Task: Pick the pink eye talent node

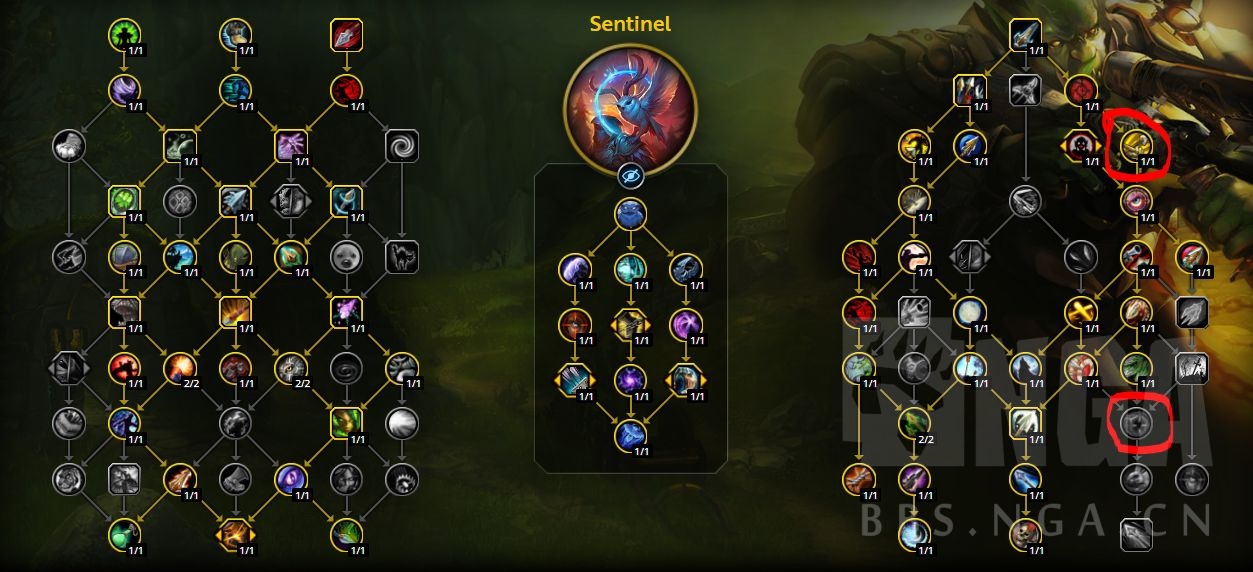Action: click(x=1136, y=201)
